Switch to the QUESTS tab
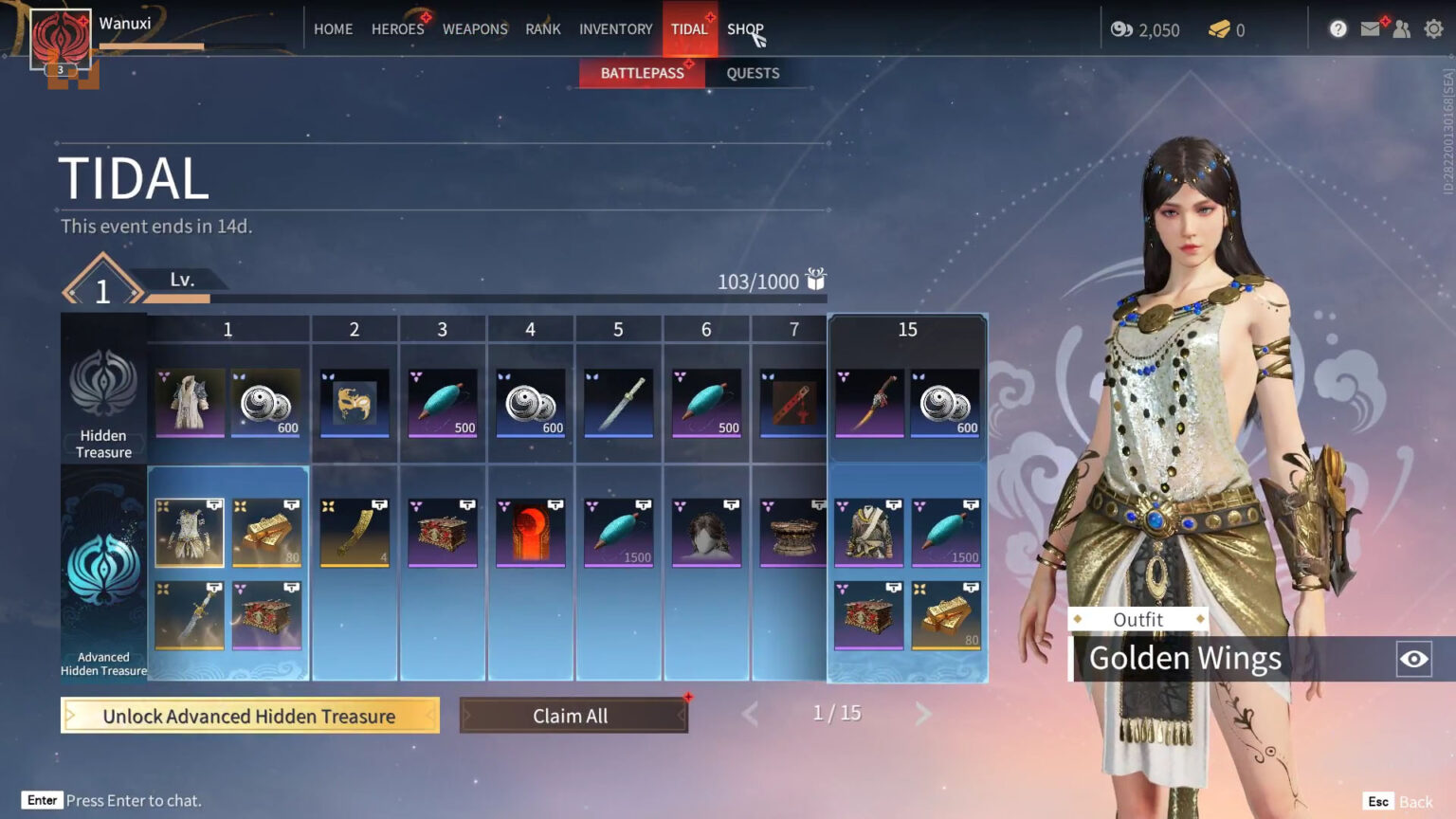The width and height of the screenshot is (1456, 819). tap(753, 73)
